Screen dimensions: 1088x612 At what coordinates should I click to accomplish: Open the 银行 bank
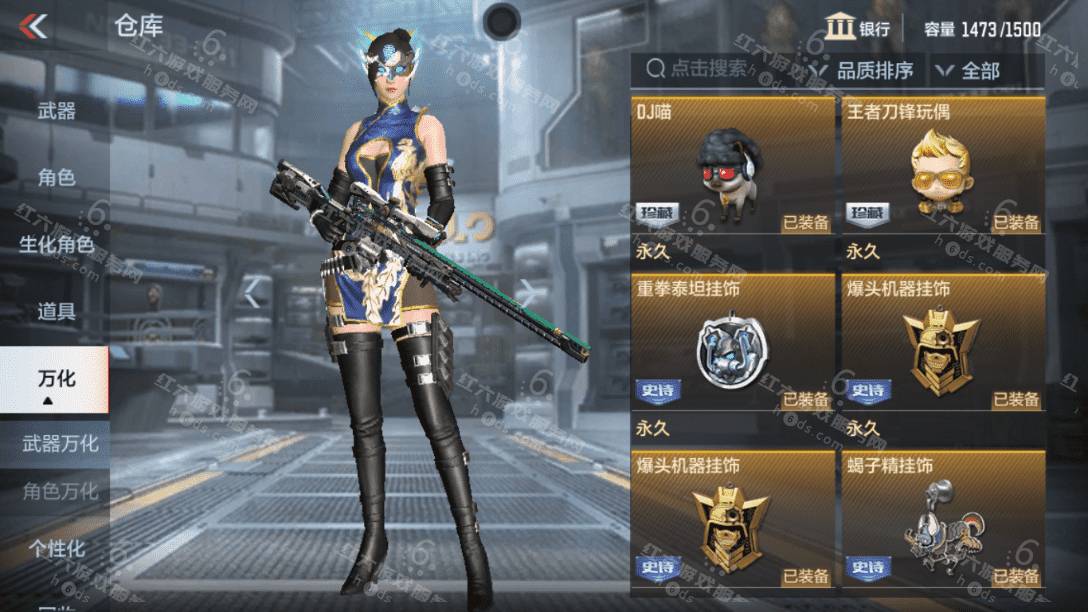(x=858, y=28)
